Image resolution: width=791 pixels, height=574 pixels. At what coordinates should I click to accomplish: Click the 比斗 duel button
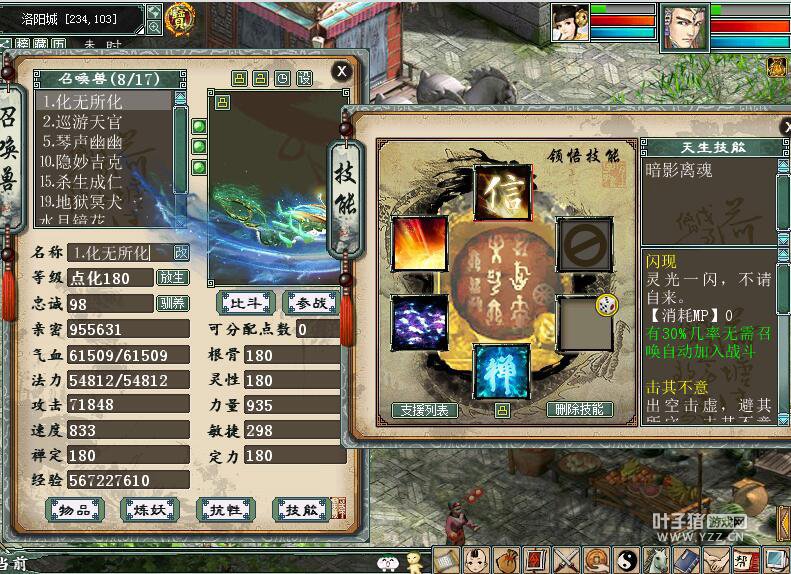[245, 300]
